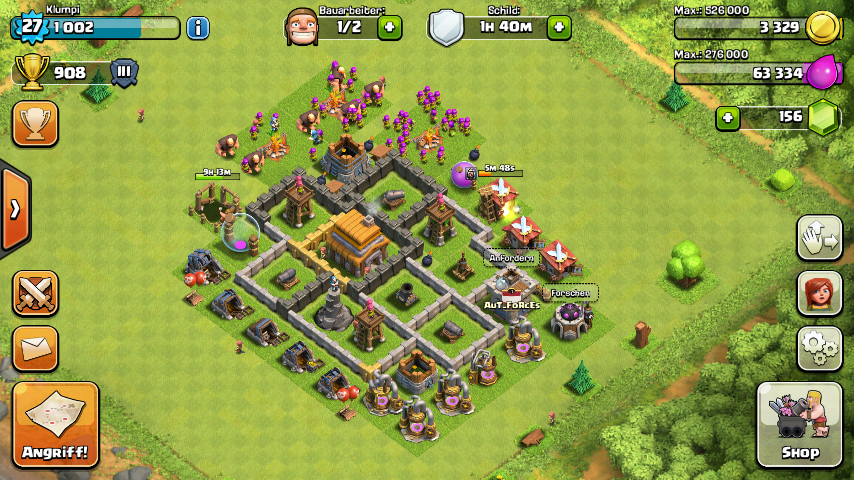This screenshot has width=854, height=480.
Task: Show player profile info button
Action: coord(198,27)
